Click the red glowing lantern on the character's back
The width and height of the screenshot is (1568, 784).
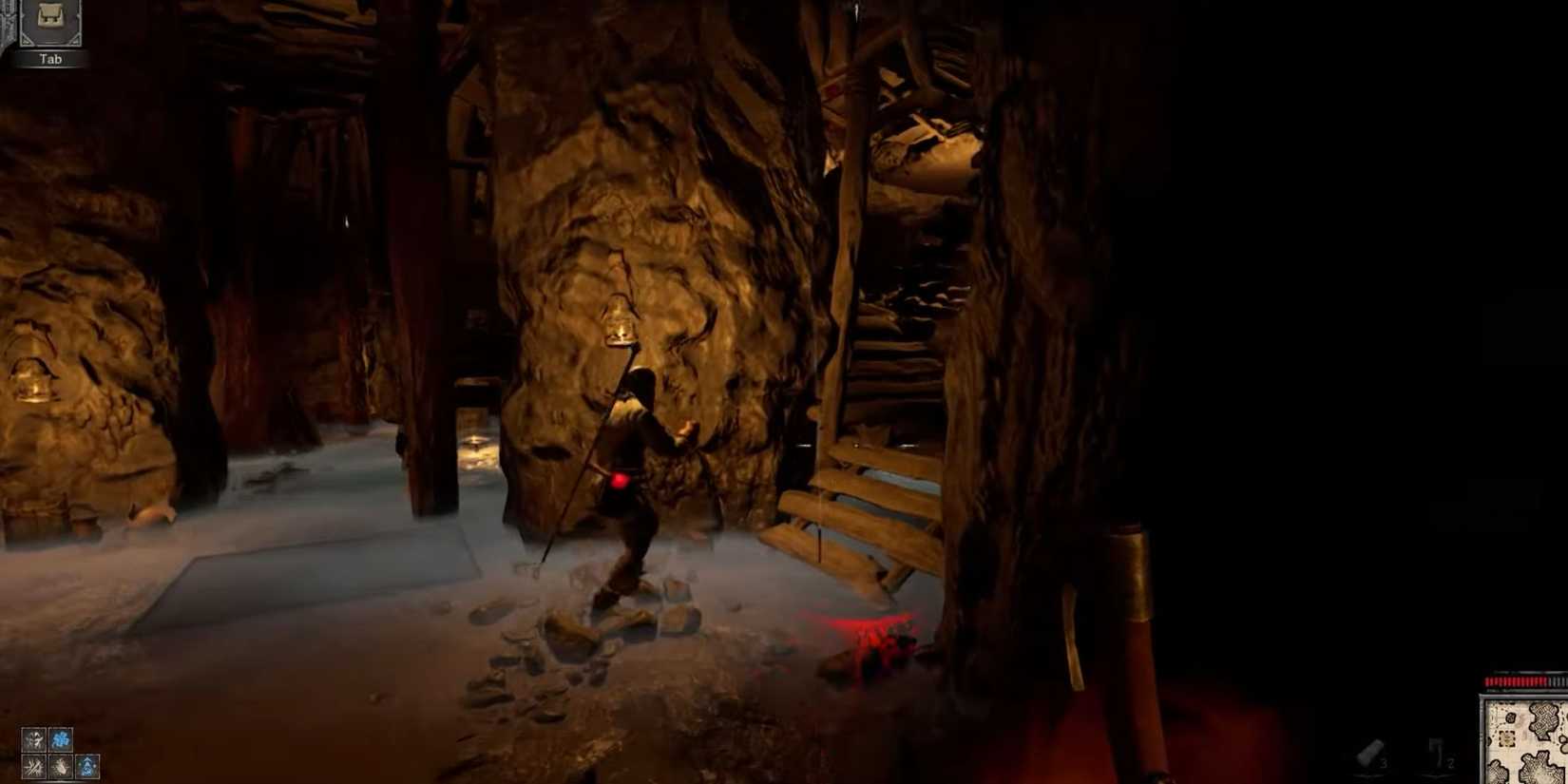(x=620, y=480)
